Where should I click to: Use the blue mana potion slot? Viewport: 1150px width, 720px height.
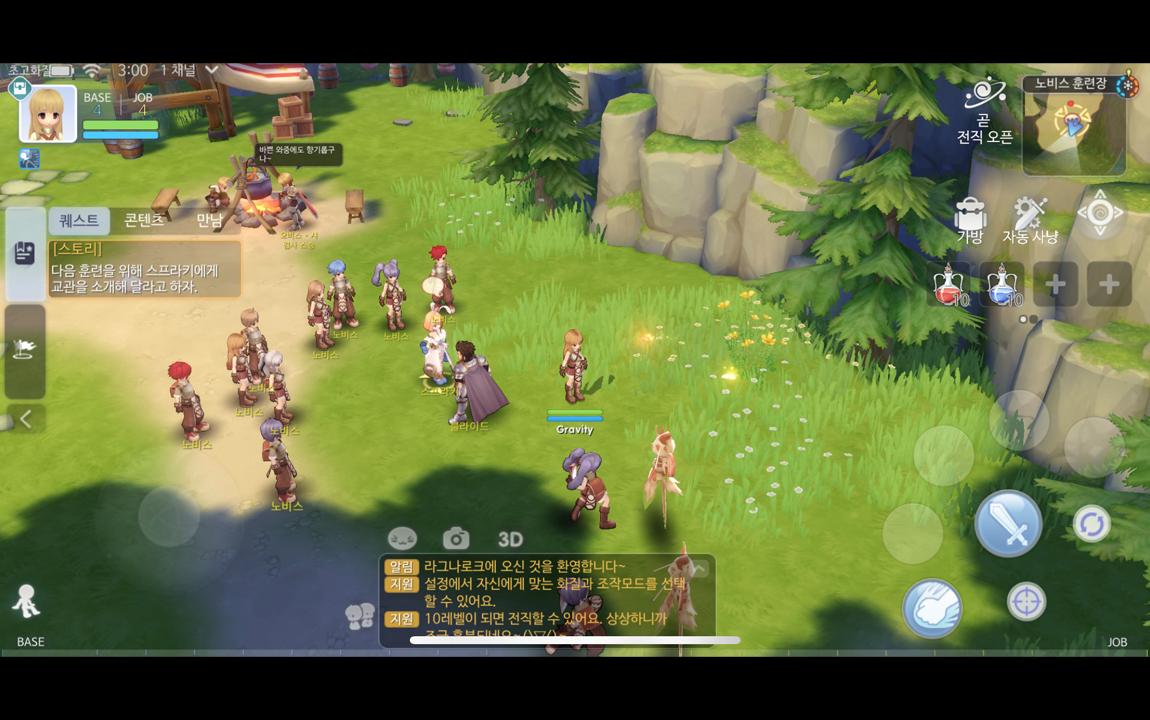pos(1002,286)
